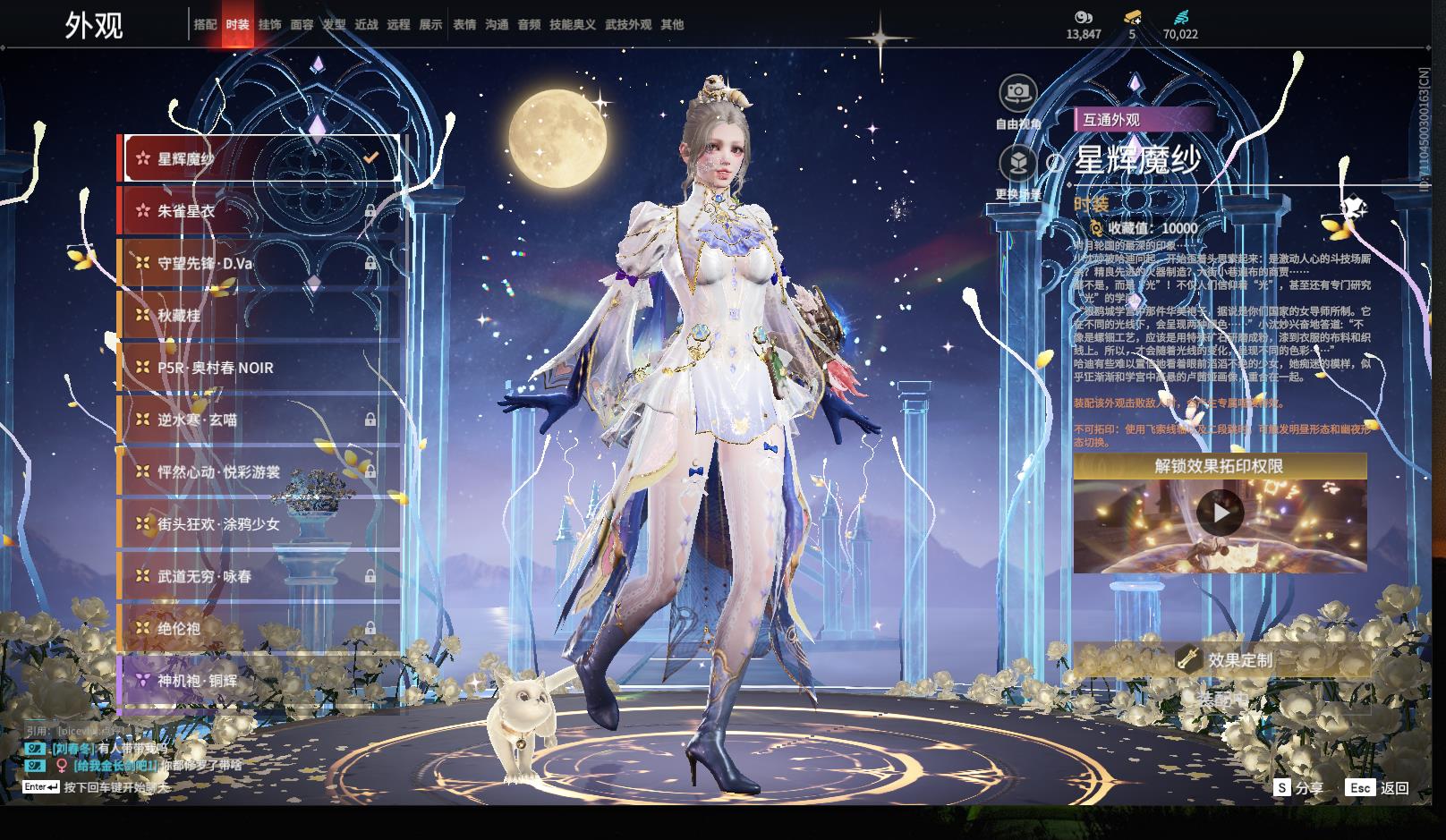Switch to the 搭配 tab
The height and width of the screenshot is (840, 1446).
tap(205, 24)
